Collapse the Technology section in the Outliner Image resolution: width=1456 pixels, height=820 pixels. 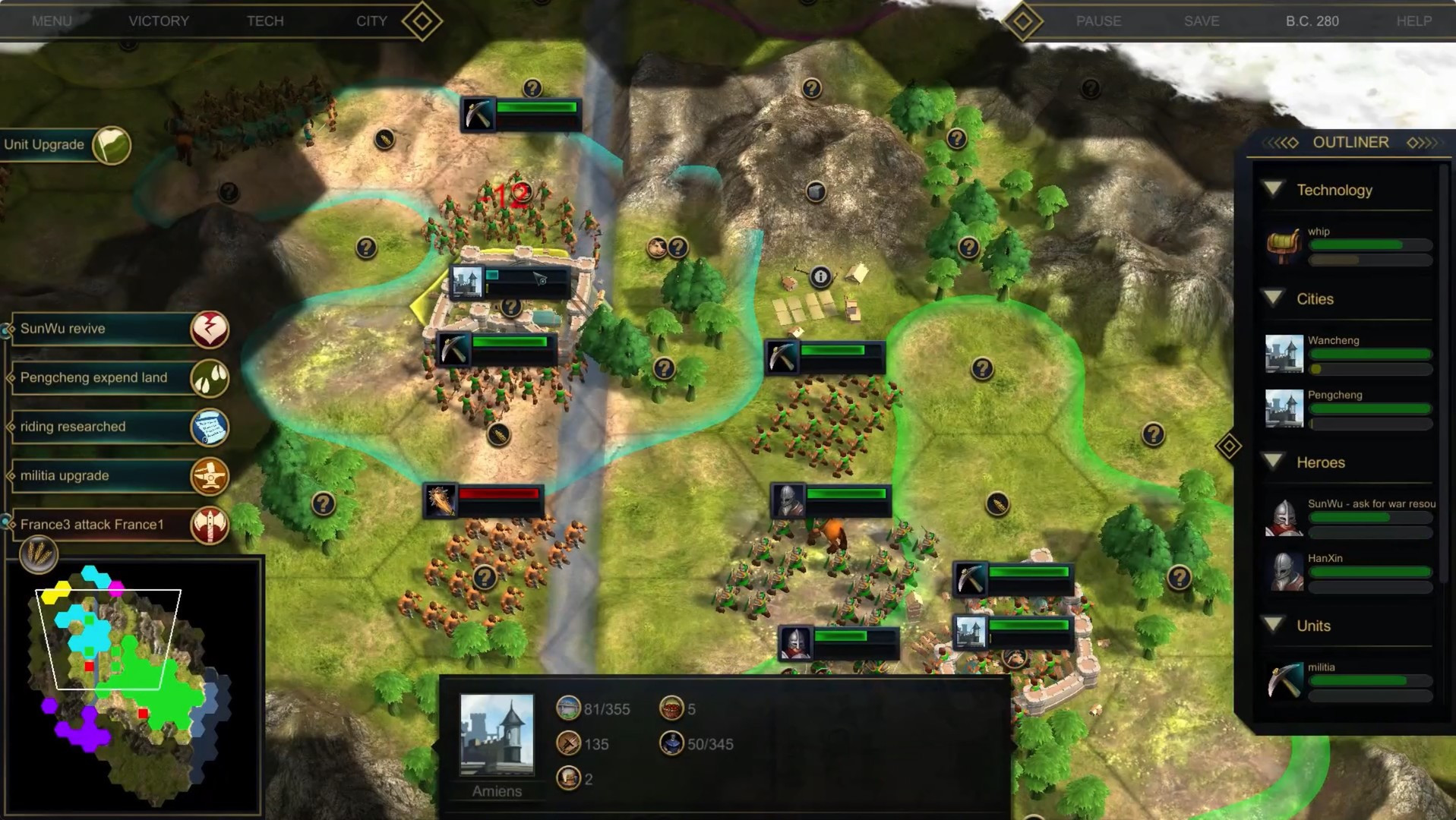1274,190
